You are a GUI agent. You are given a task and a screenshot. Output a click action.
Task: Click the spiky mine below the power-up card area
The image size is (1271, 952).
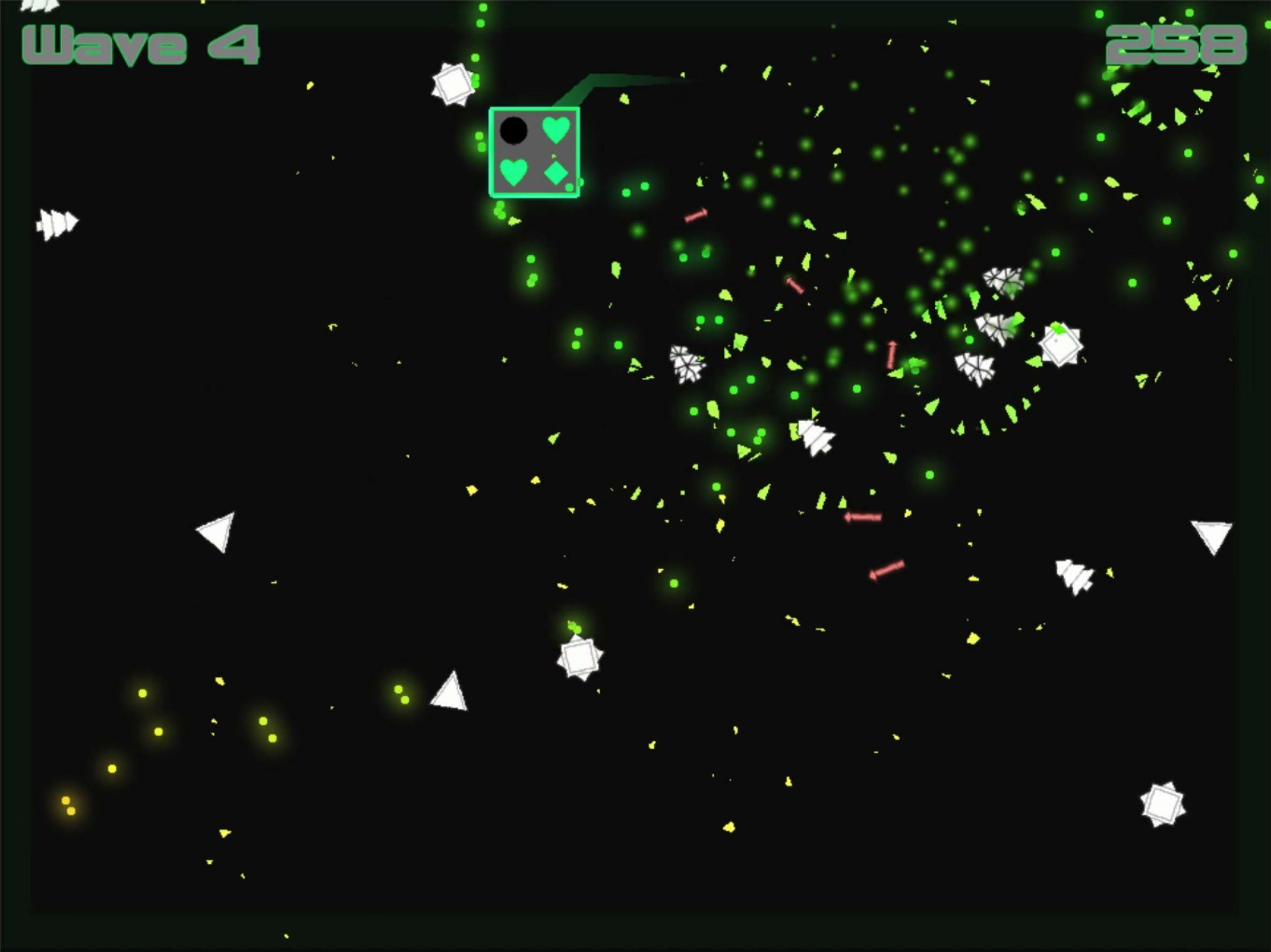coord(454,85)
